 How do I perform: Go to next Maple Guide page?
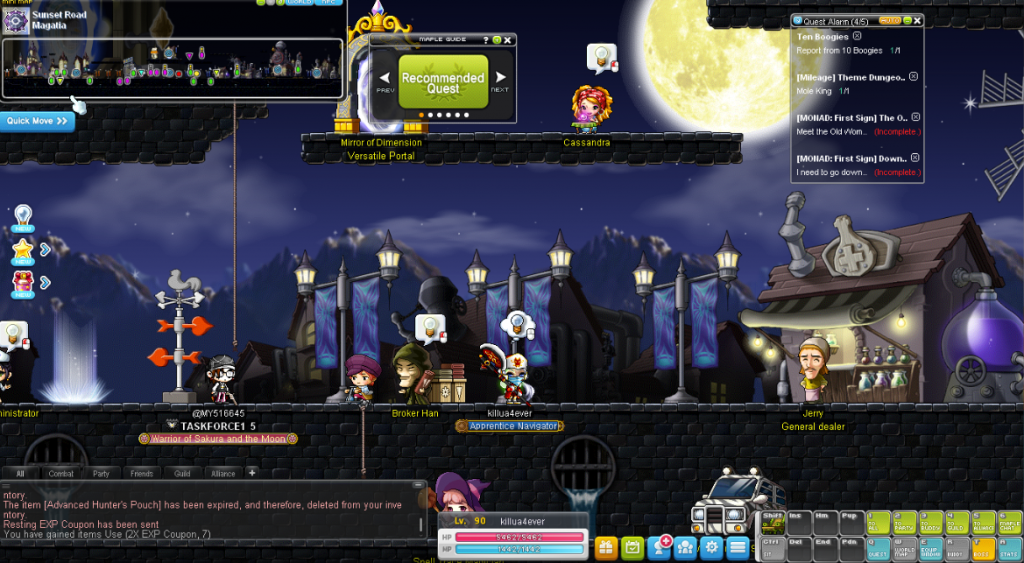point(500,78)
